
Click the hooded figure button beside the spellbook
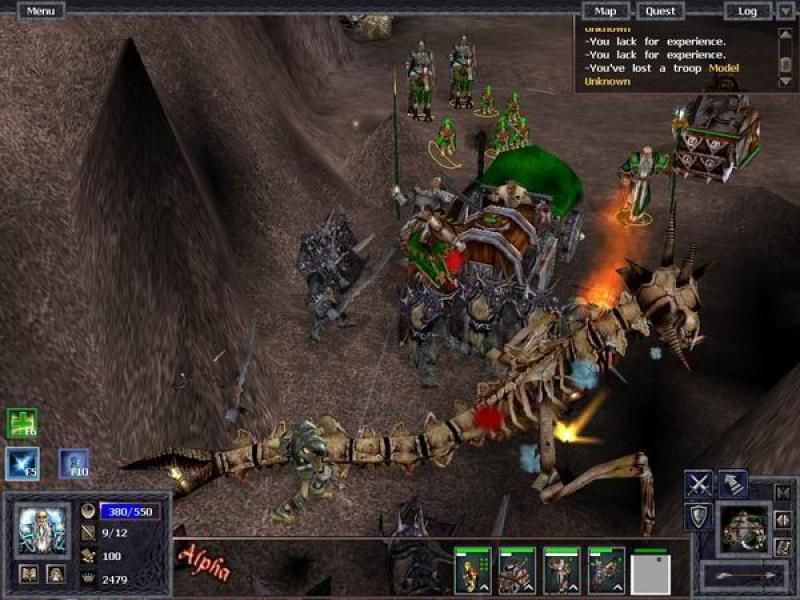tap(56, 574)
